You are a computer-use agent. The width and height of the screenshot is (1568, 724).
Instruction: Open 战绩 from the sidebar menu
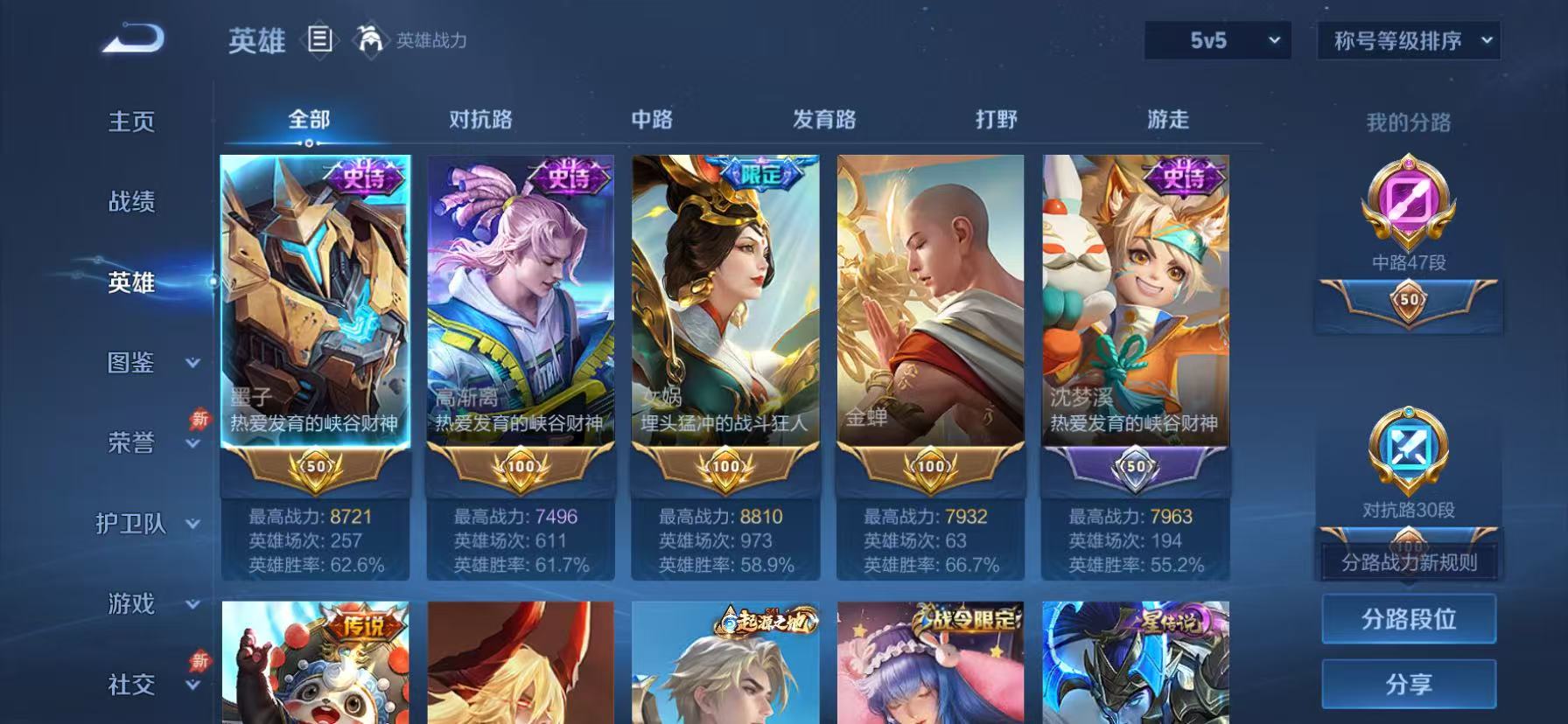[x=132, y=202]
